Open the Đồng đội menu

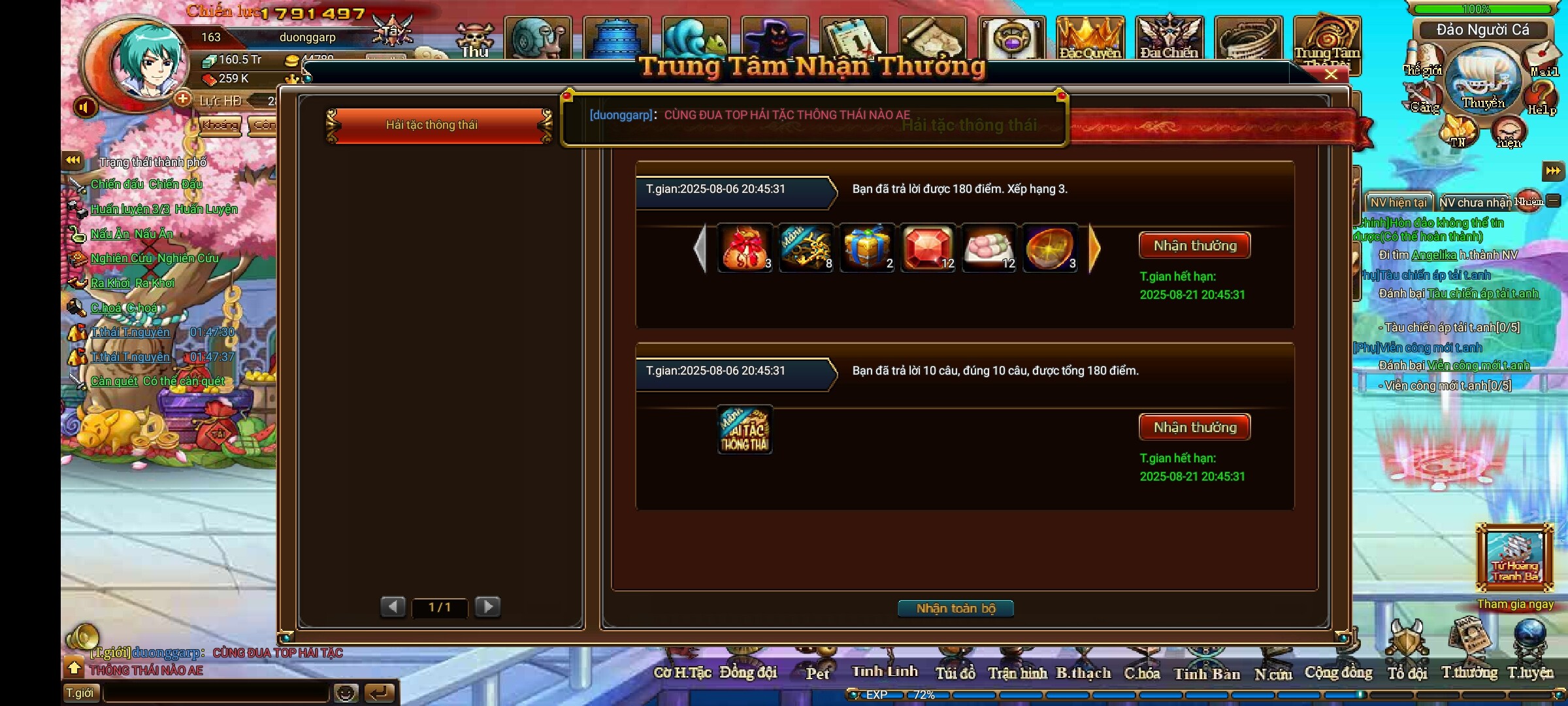748,672
